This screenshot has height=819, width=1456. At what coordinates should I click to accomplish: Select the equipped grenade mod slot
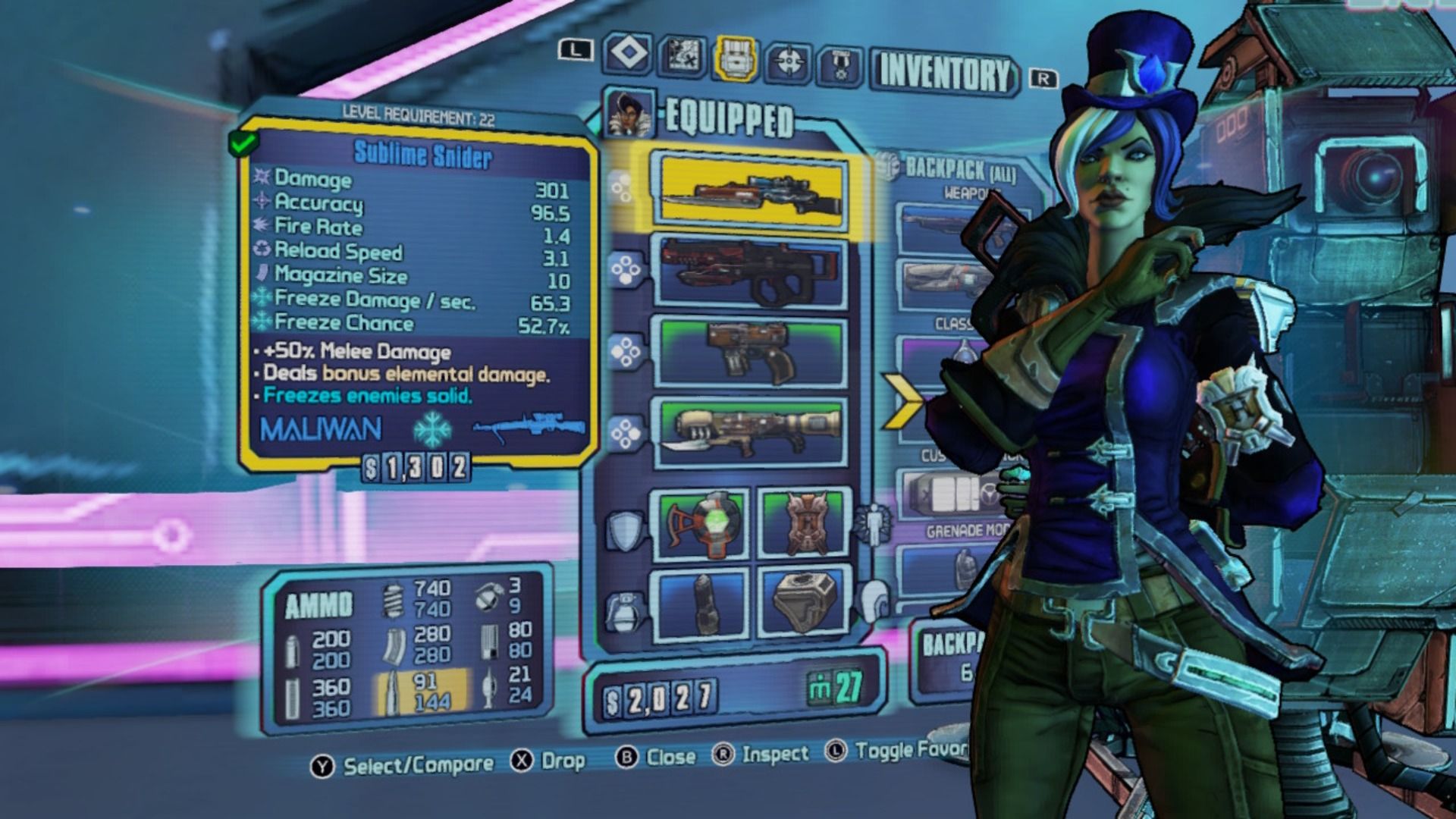[x=702, y=603]
